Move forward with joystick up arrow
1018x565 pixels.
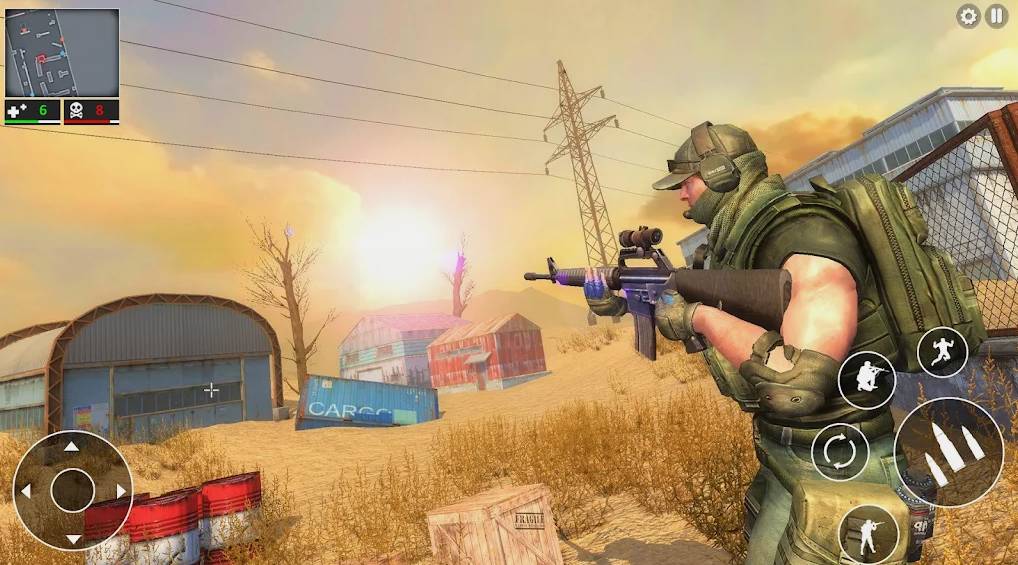coord(72,447)
